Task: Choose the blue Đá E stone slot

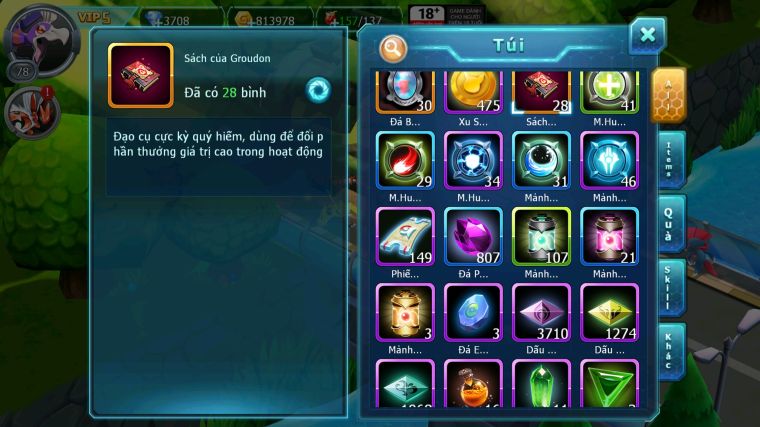Action: click(x=473, y=314)
